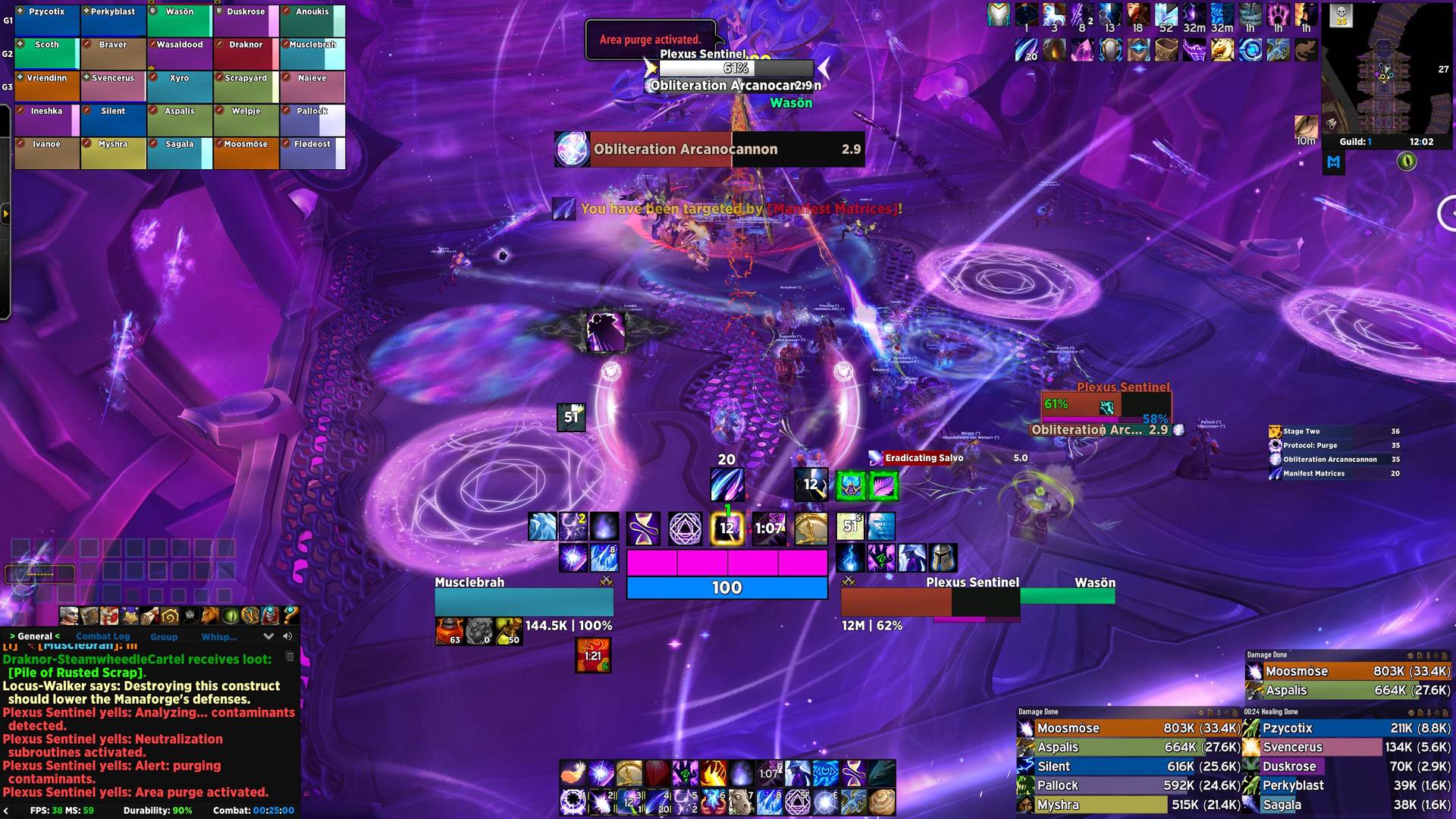Screen dimensions: 1456x819
Task: Click the Plexus Sentinel target frame
Action: 930,602
